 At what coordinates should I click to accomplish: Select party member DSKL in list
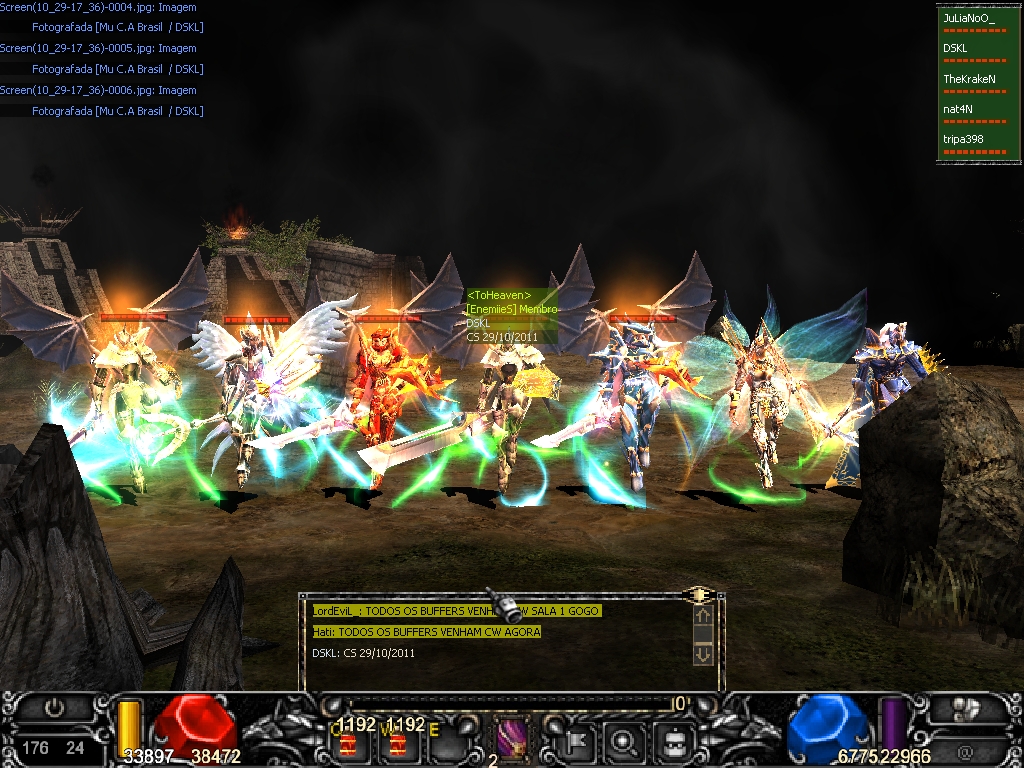(954, 48)
